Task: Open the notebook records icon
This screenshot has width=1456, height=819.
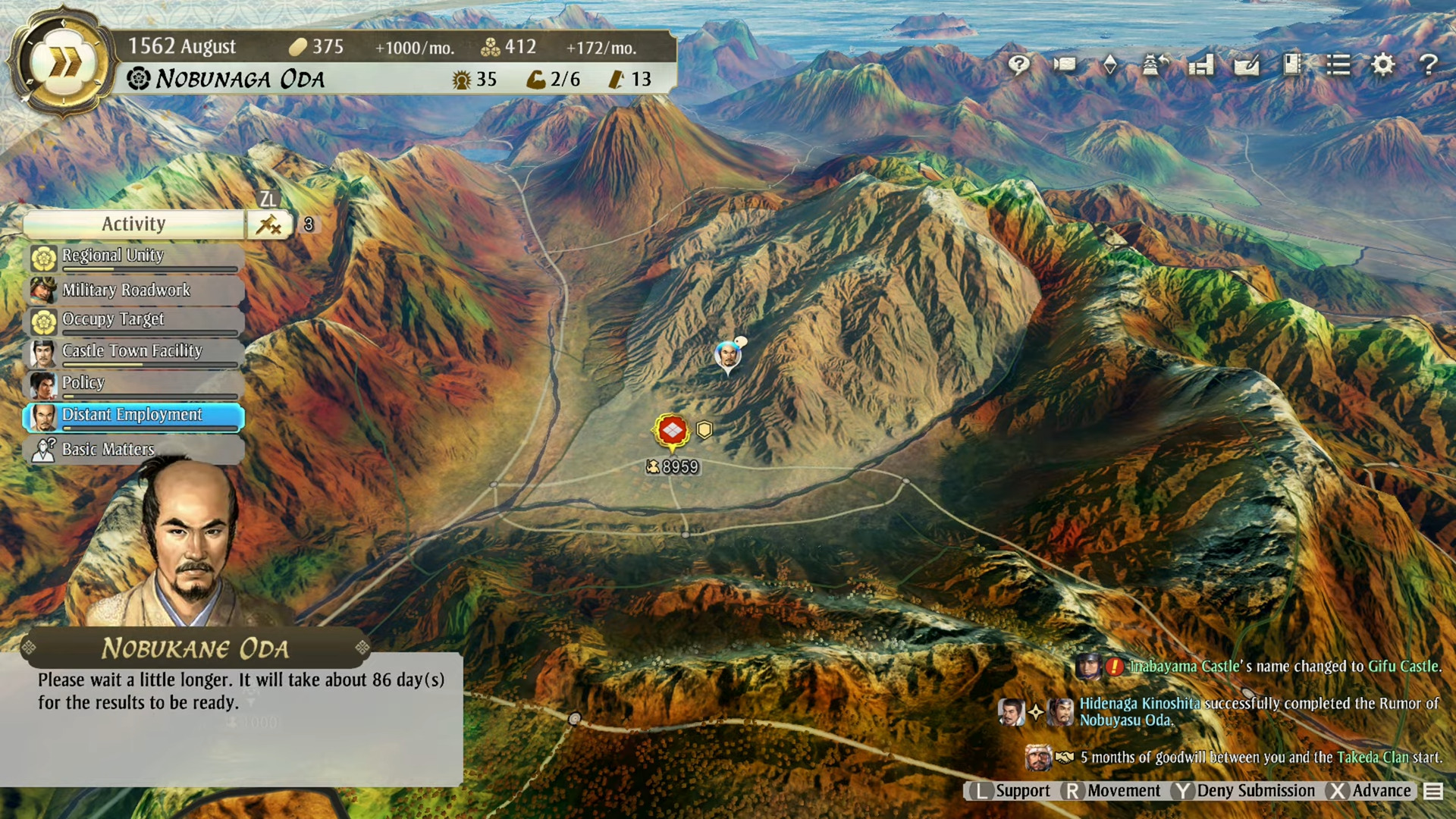Action: tap(1292, 65)
